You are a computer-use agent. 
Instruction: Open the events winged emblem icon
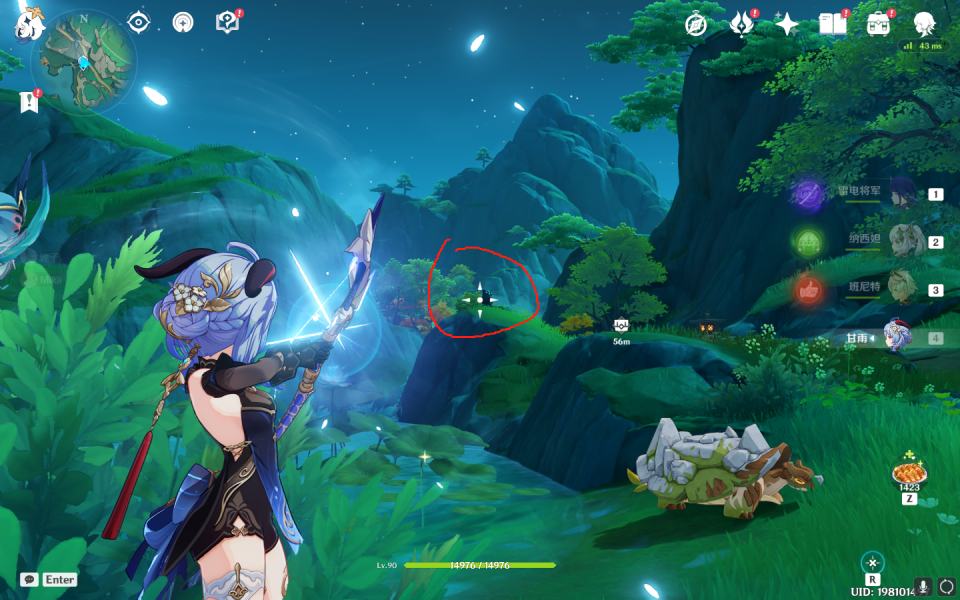tap(741, 24)
